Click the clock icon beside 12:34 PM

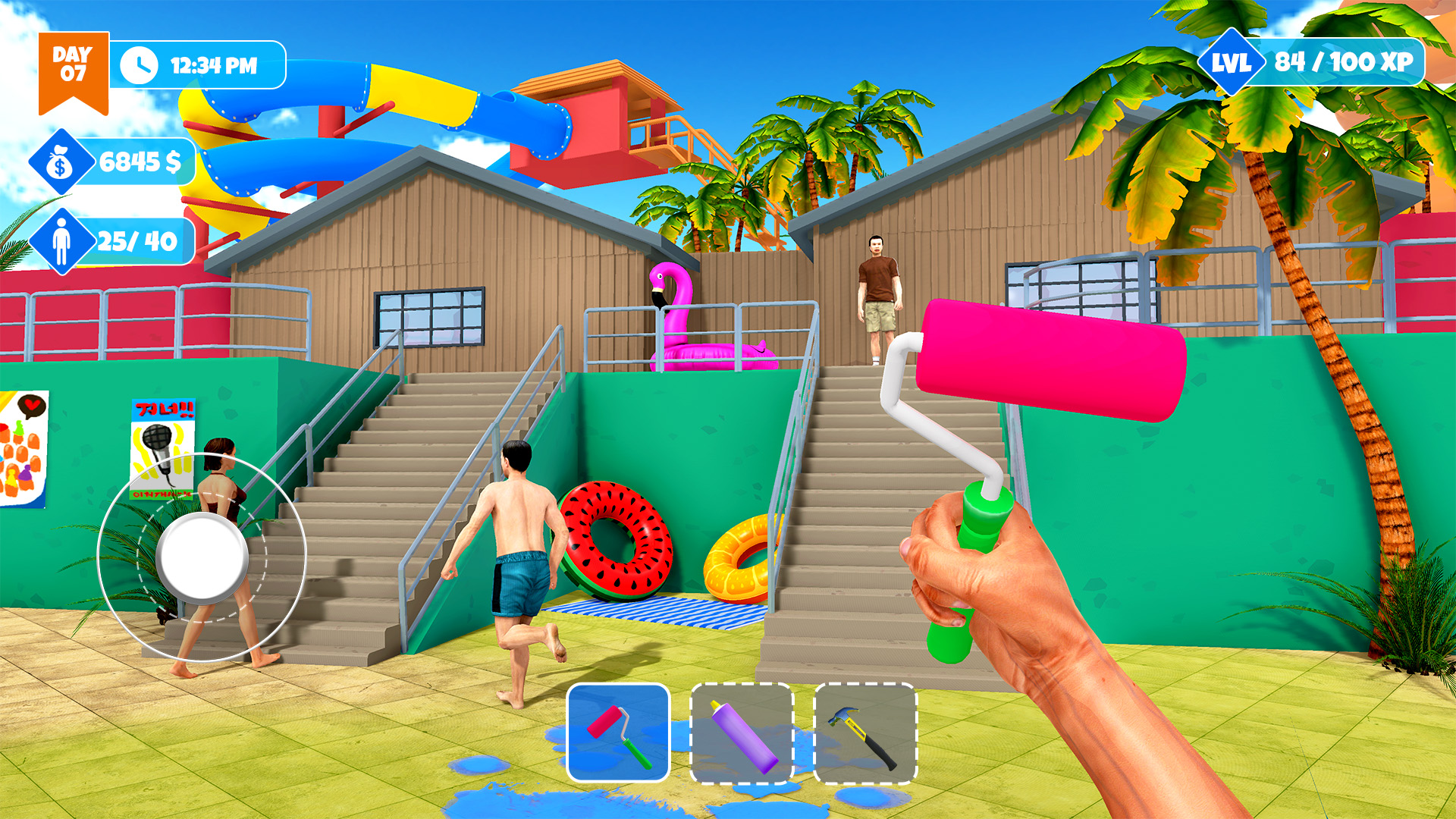(140, 64)
